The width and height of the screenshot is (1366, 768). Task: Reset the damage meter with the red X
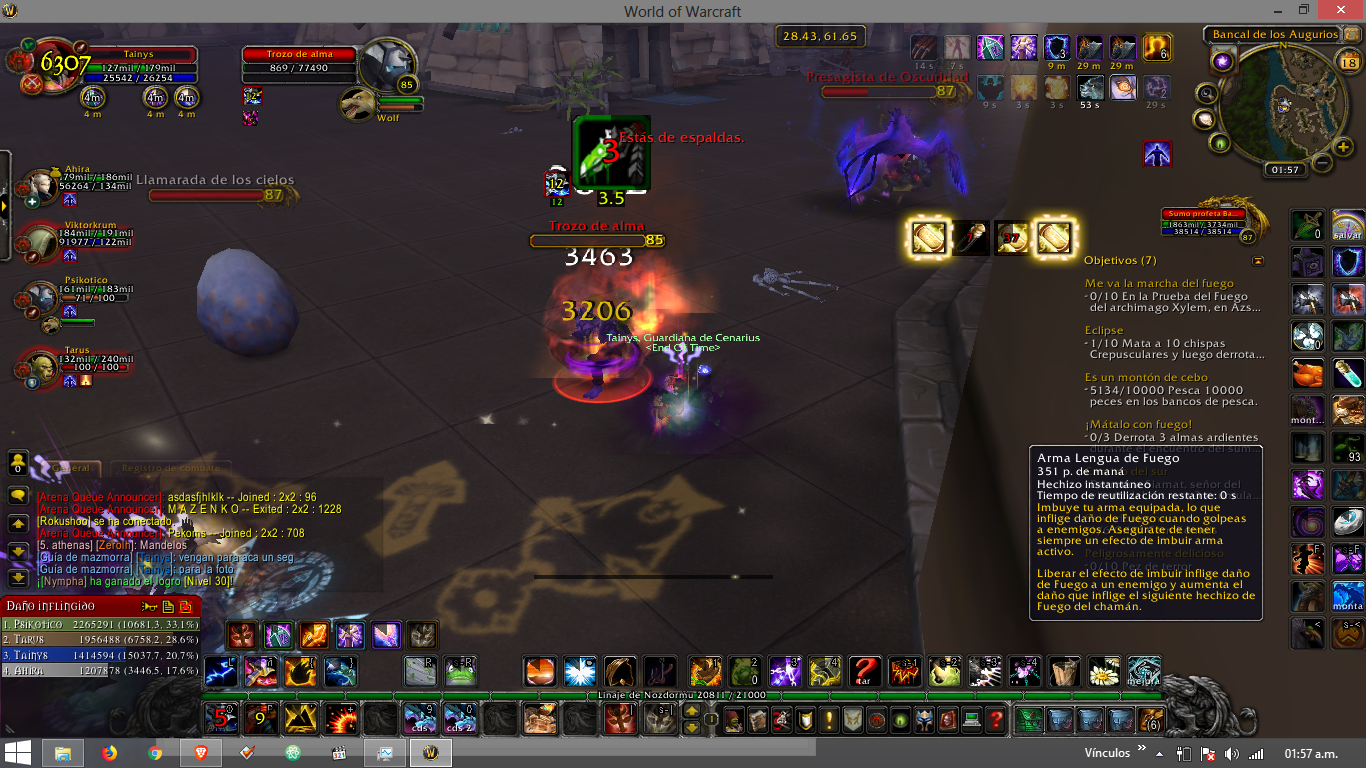click(x=185, y=607)
